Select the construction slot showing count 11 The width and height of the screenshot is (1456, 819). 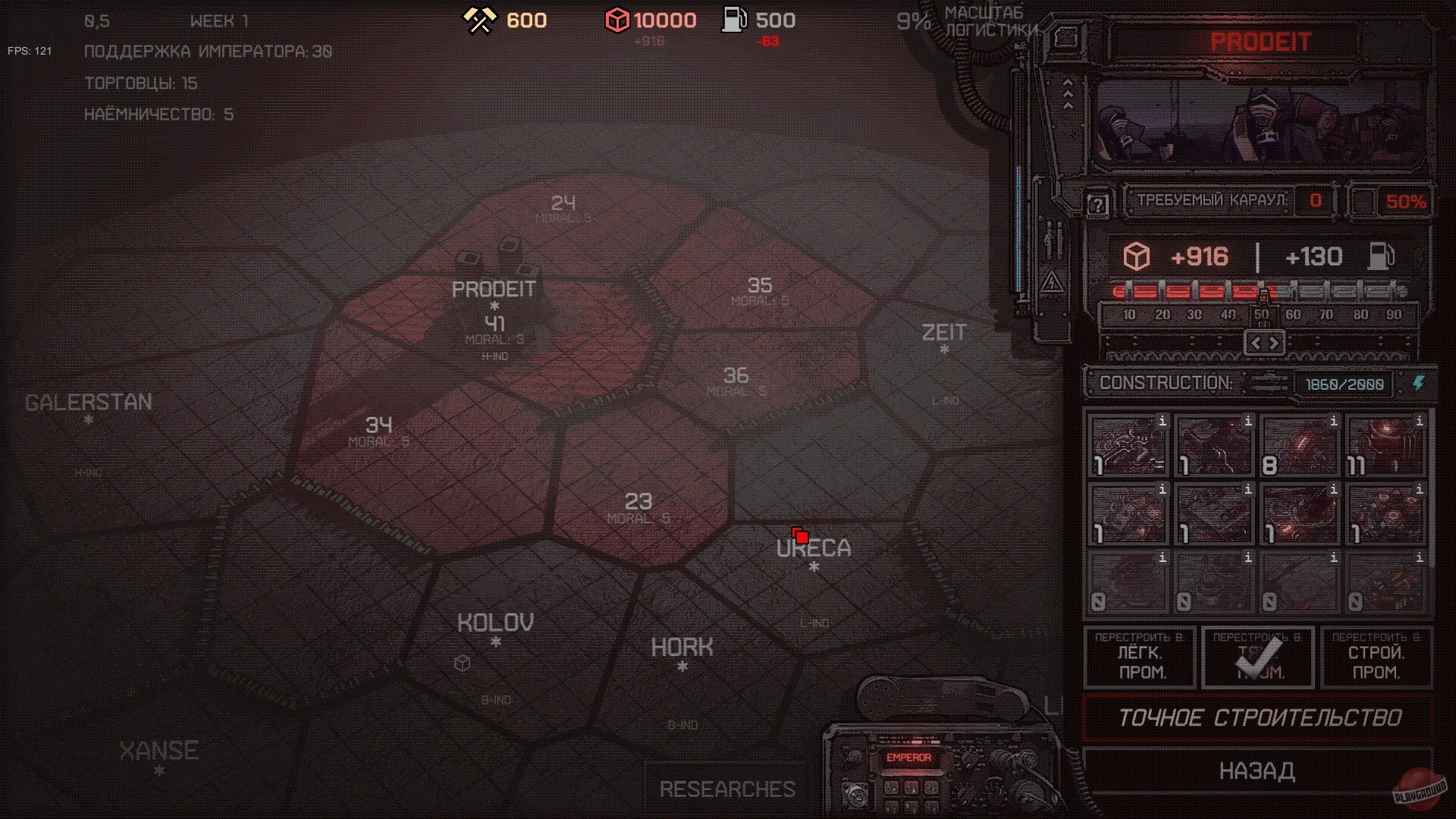tap(1385, 445)
